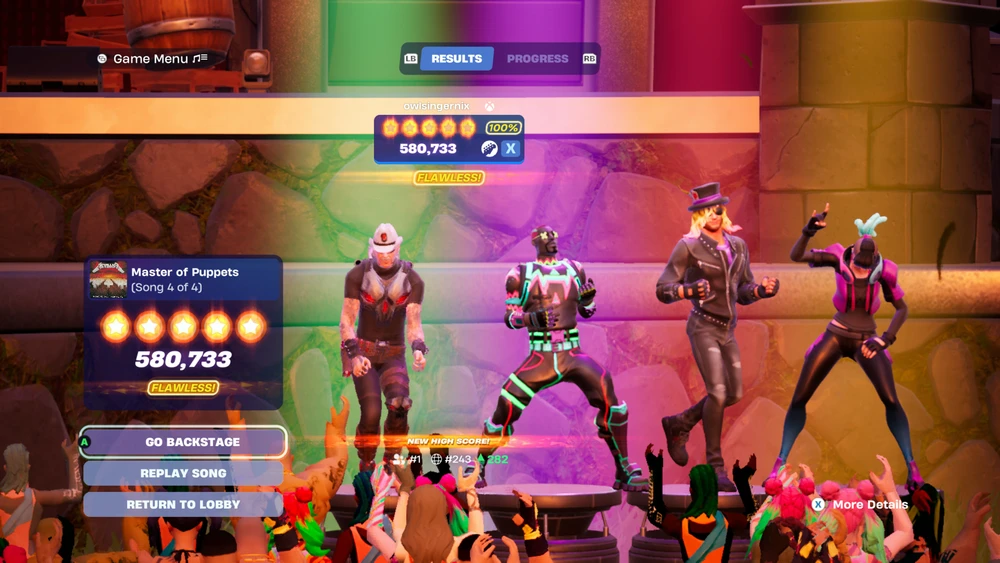Choose Replay Song
This screenshot has height=563, width=1000.
point(184,473)
